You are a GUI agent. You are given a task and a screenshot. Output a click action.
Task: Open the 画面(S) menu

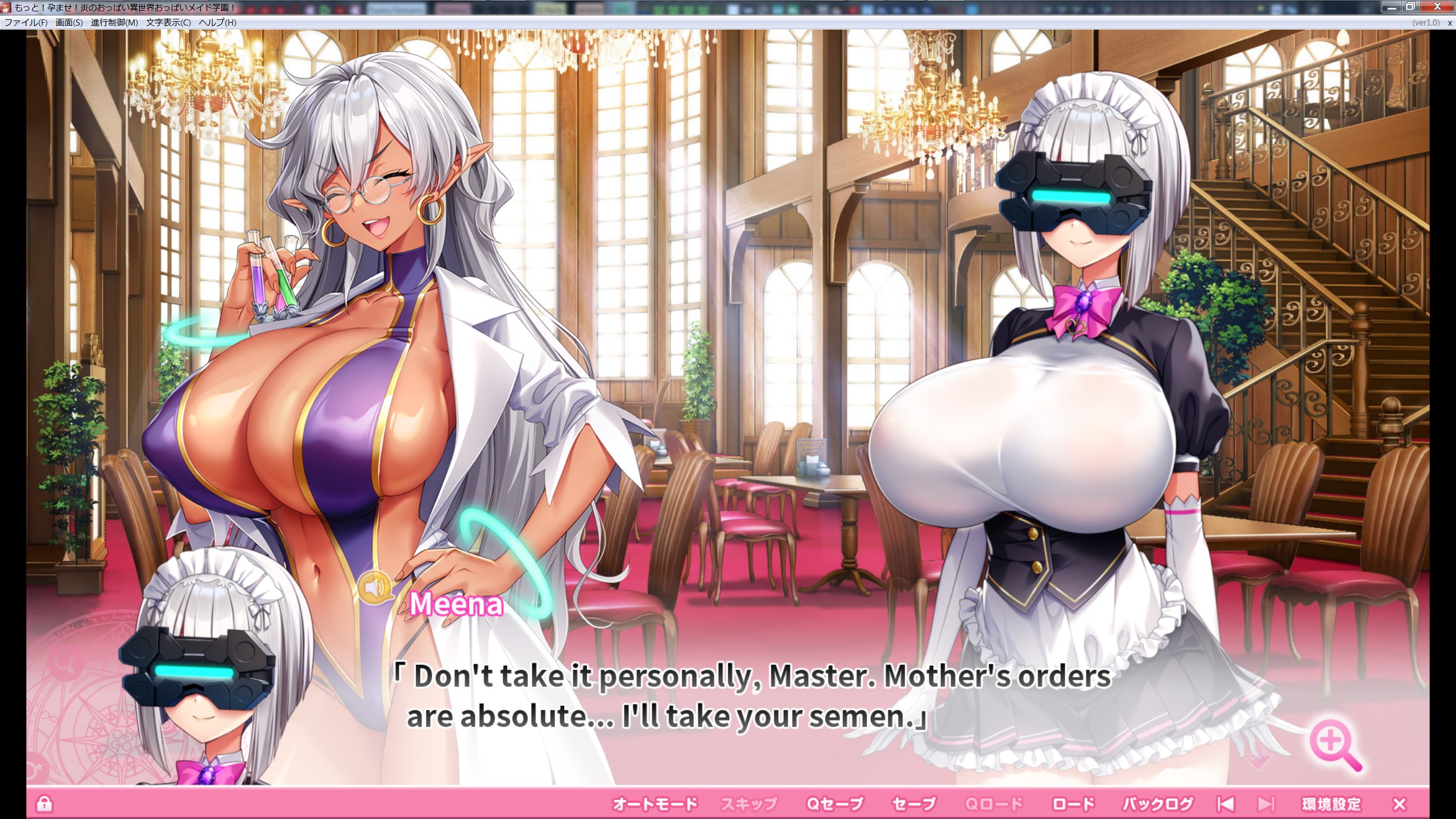tap(69, 23)
